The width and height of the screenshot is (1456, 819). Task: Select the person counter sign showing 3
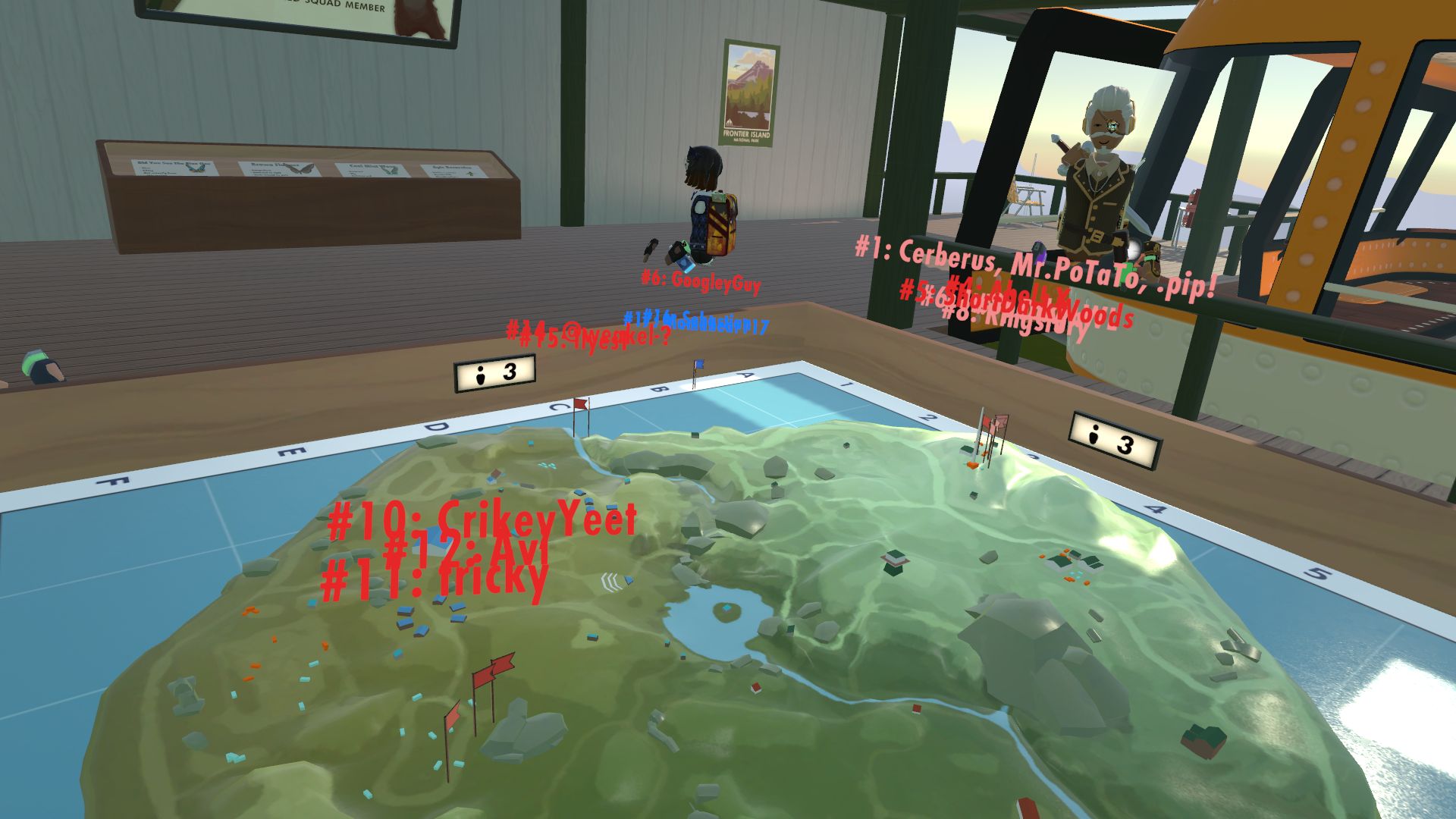tap(493, 373)
